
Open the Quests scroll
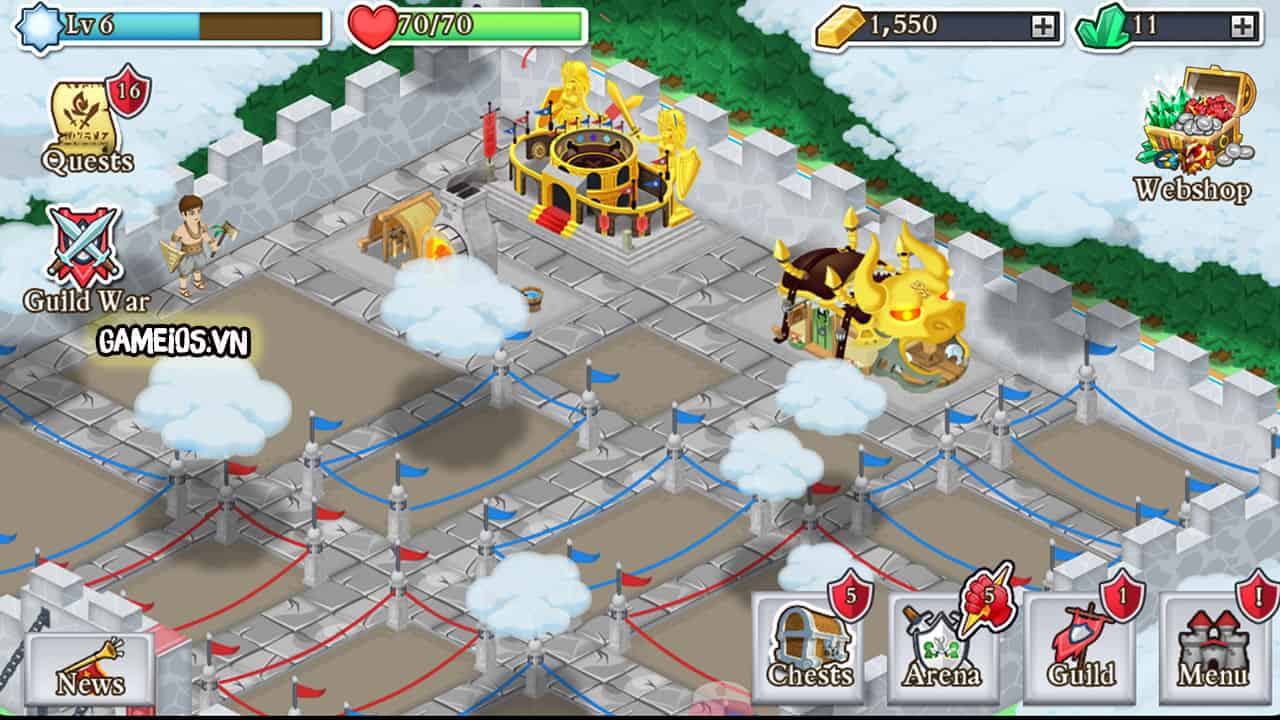click(x=88, y=125)
